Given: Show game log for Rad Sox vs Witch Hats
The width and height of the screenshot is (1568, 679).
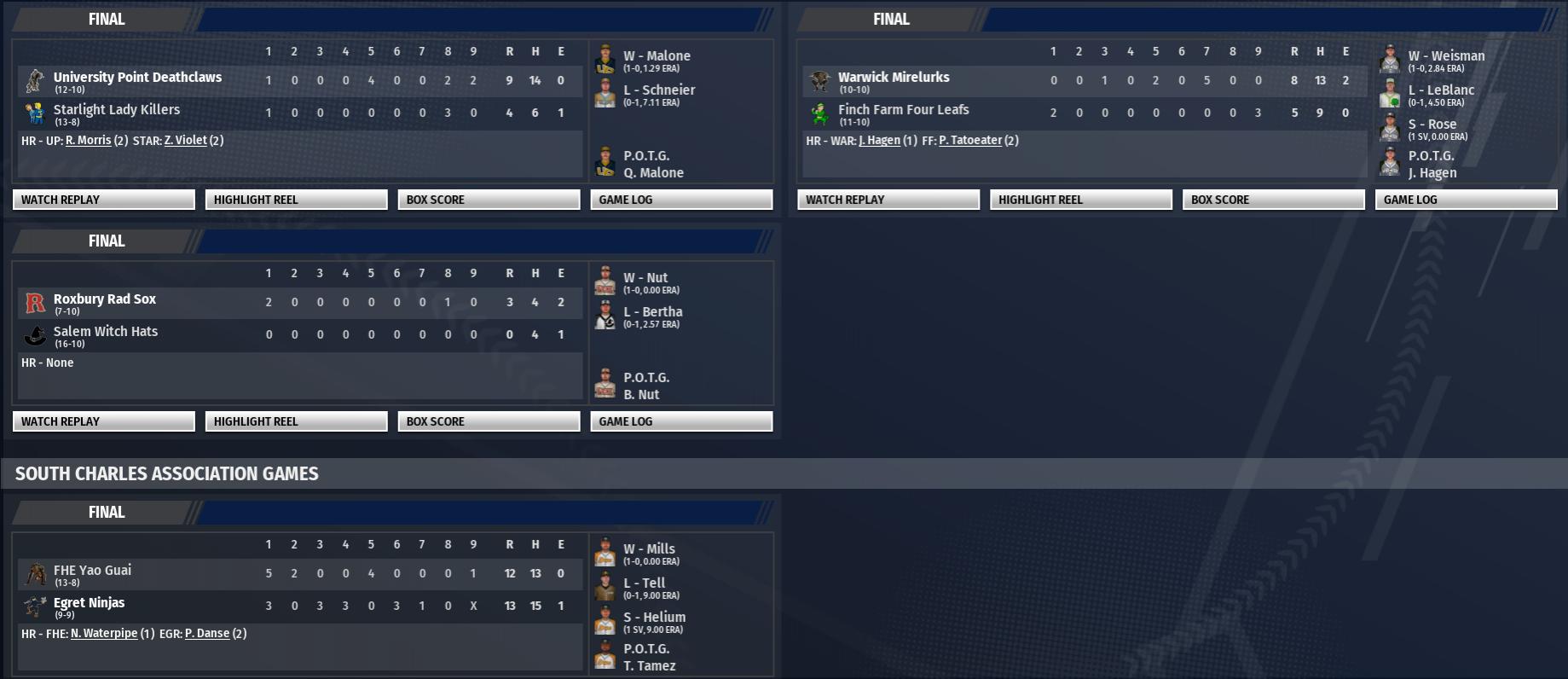Looking at the screenshot, I should pyautogui.click(x=681, y=421).
